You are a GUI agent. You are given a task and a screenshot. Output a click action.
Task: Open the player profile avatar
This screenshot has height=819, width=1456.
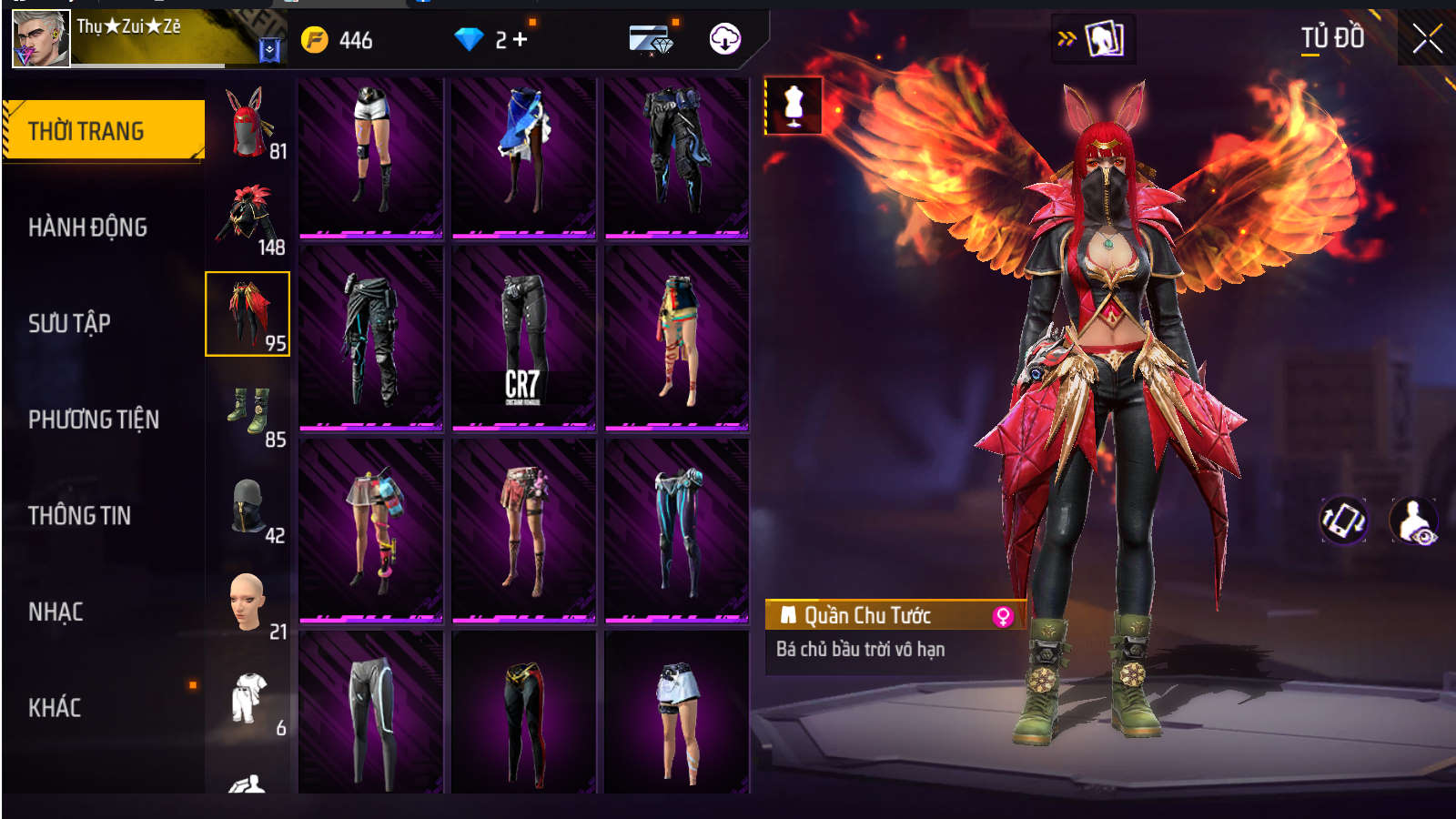pos(41,39)
